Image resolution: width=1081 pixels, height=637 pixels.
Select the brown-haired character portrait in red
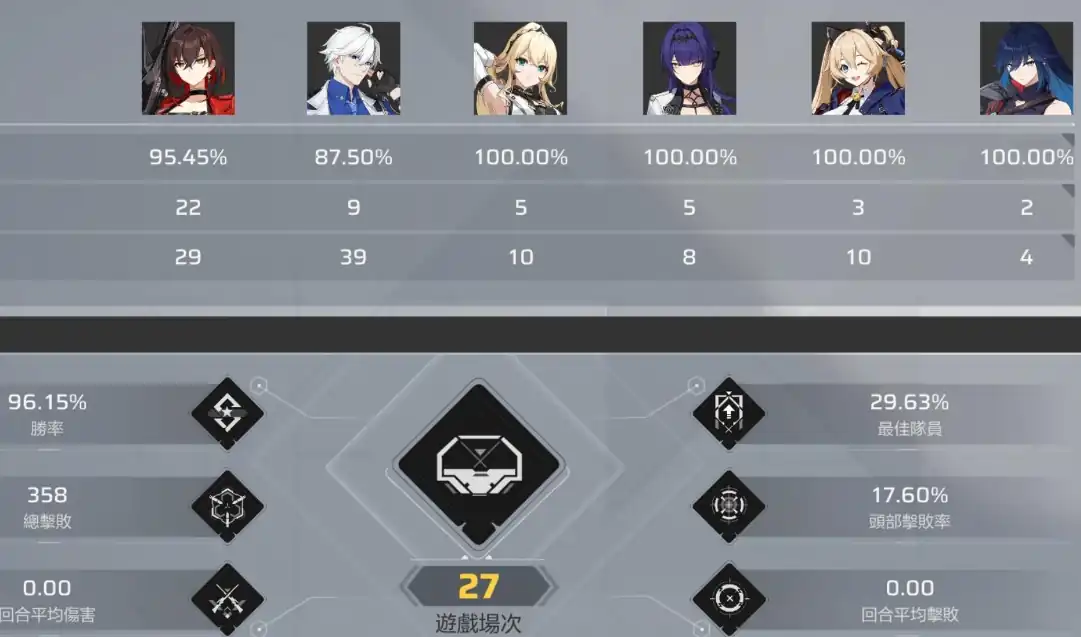tap(188, 68)
